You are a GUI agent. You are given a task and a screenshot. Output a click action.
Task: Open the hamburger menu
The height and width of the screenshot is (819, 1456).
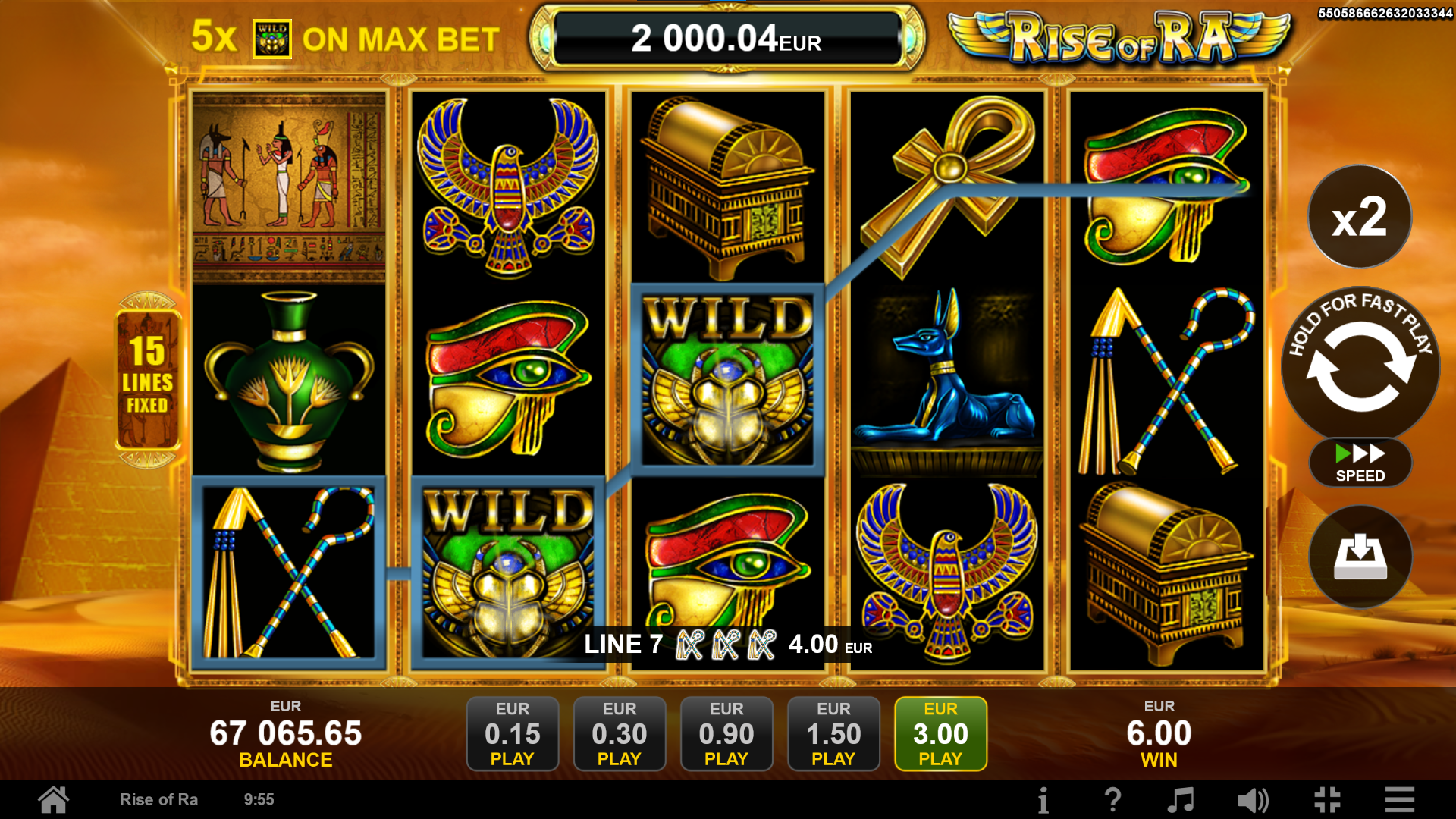click(1399, 799)
